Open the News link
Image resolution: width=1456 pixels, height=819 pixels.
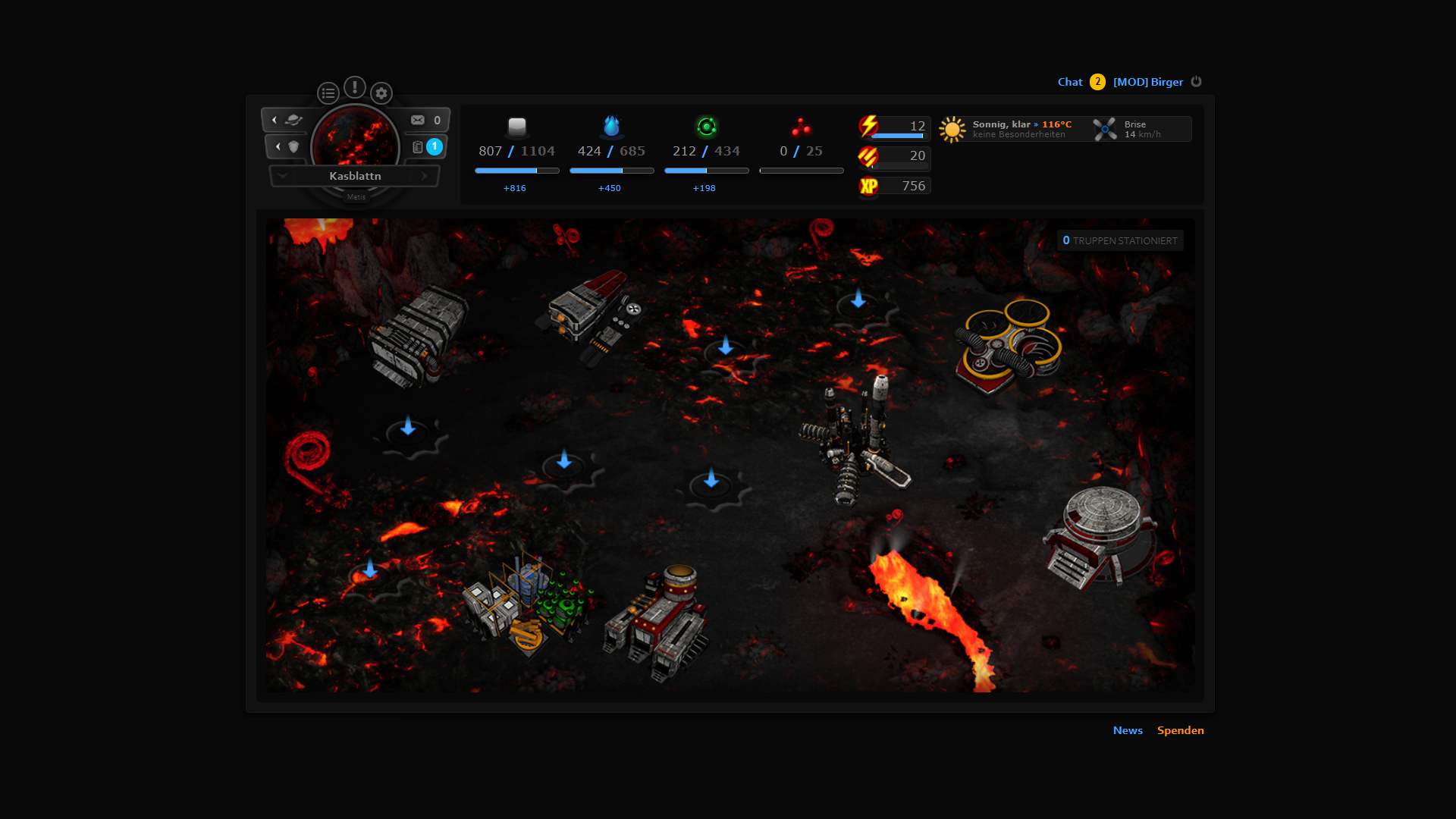coord(1128,730)
